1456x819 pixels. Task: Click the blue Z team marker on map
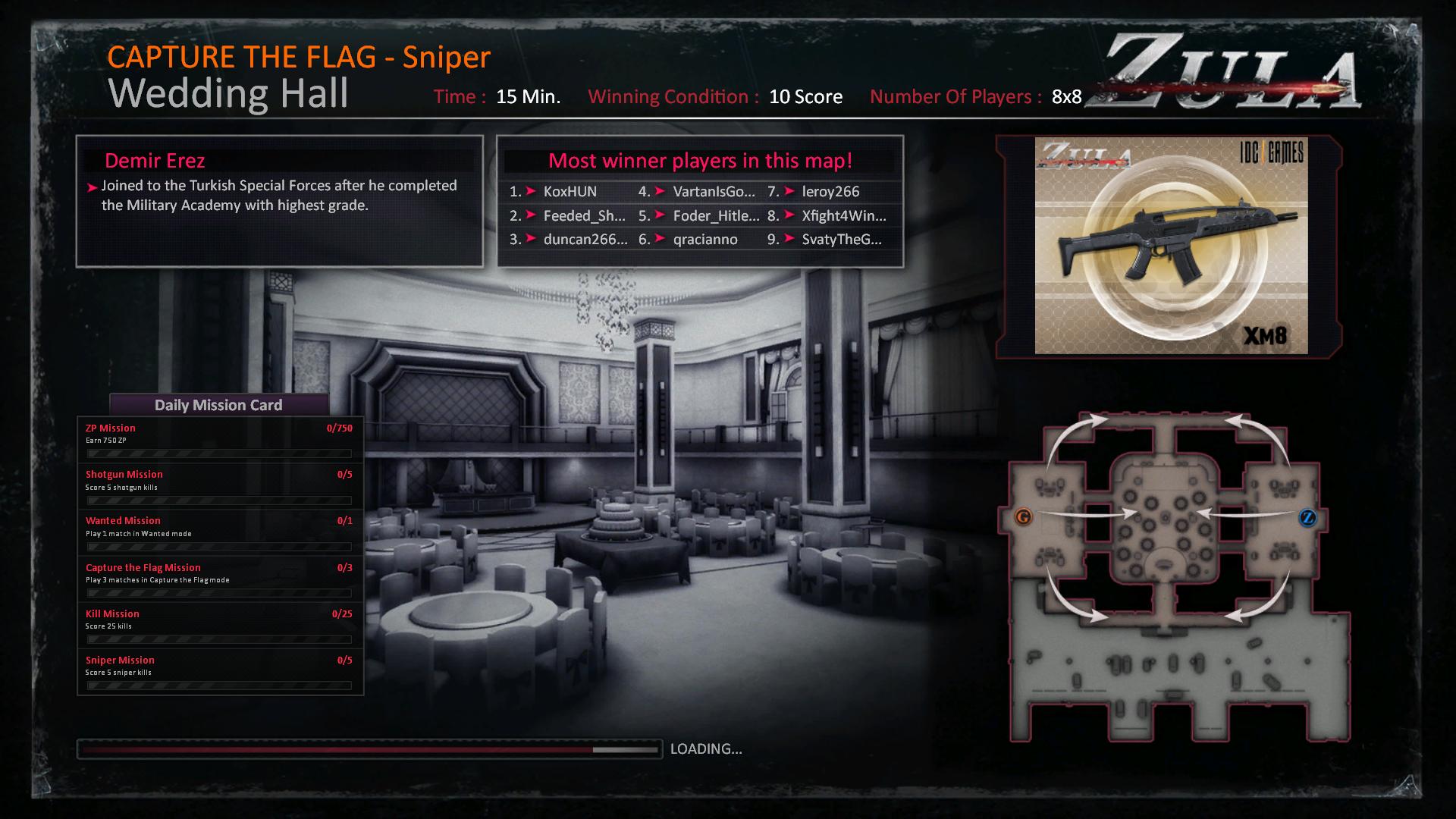click(x=1307, y=518)
